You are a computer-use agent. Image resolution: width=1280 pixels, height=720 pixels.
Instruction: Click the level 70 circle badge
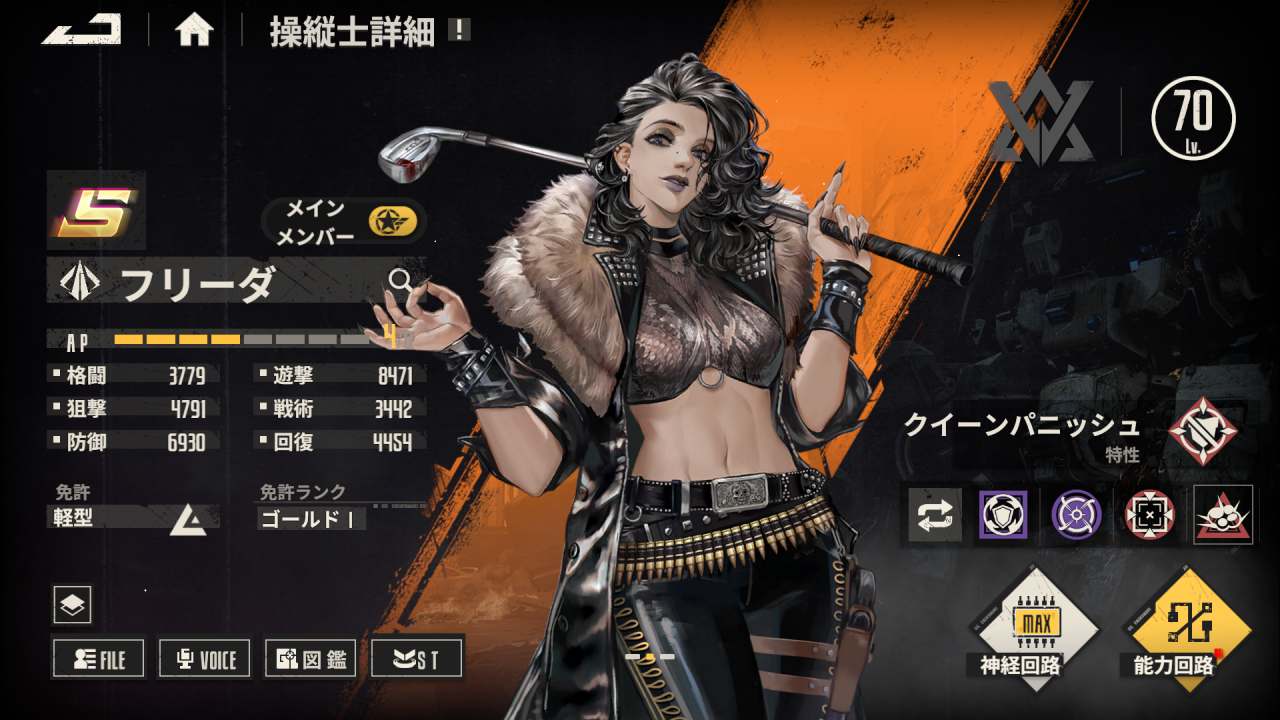pos(1193,118)
